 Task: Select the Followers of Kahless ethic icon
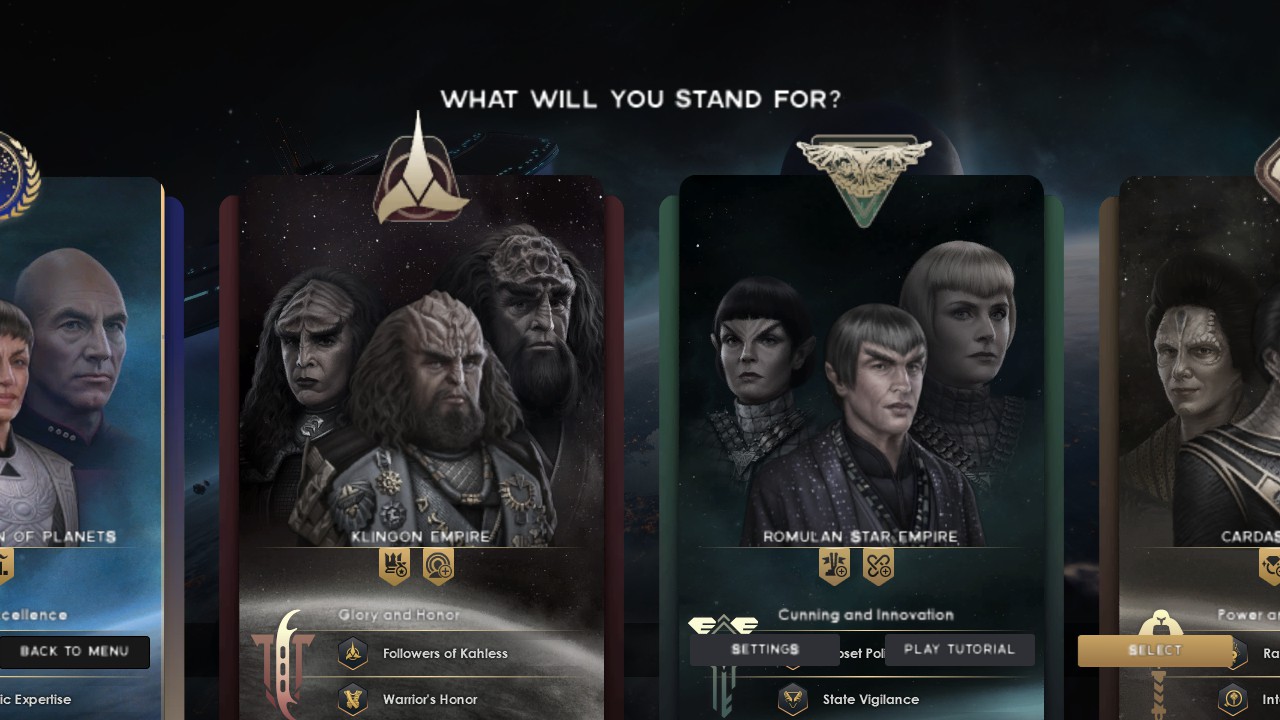point(353,653)
